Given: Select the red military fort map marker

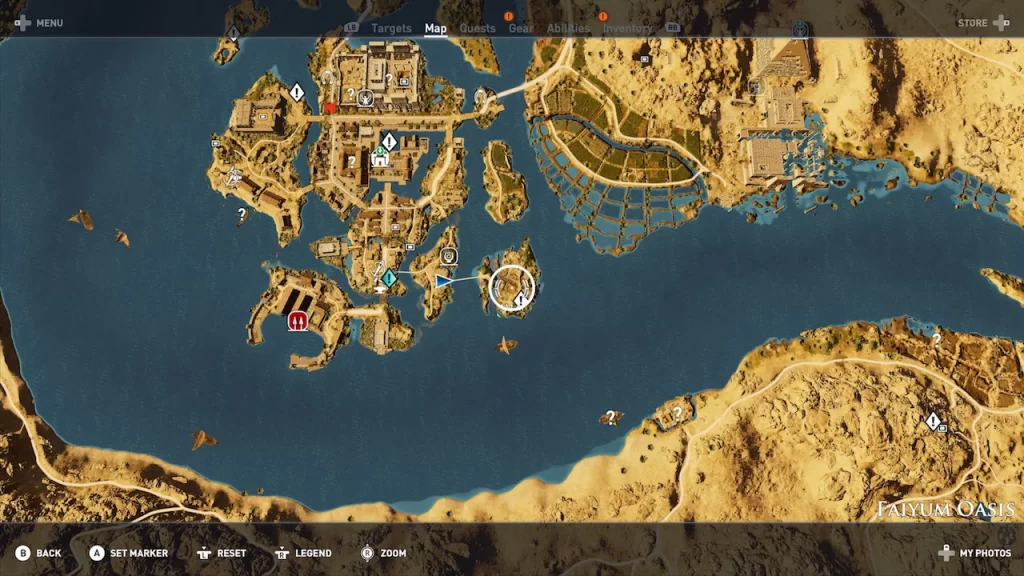Looking at the screenshot, I should (298, 321).
